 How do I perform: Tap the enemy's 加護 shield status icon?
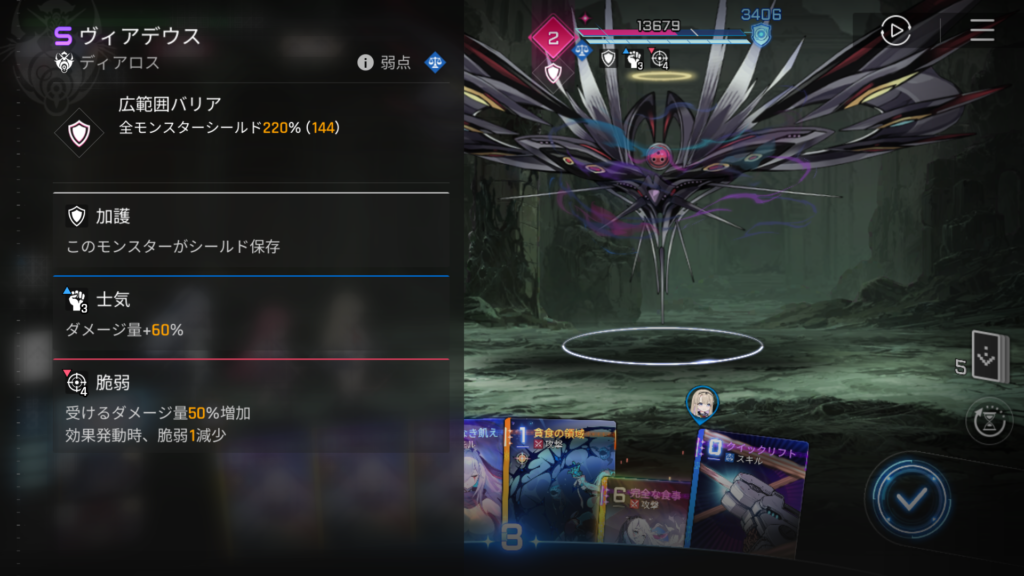point(608,59)
